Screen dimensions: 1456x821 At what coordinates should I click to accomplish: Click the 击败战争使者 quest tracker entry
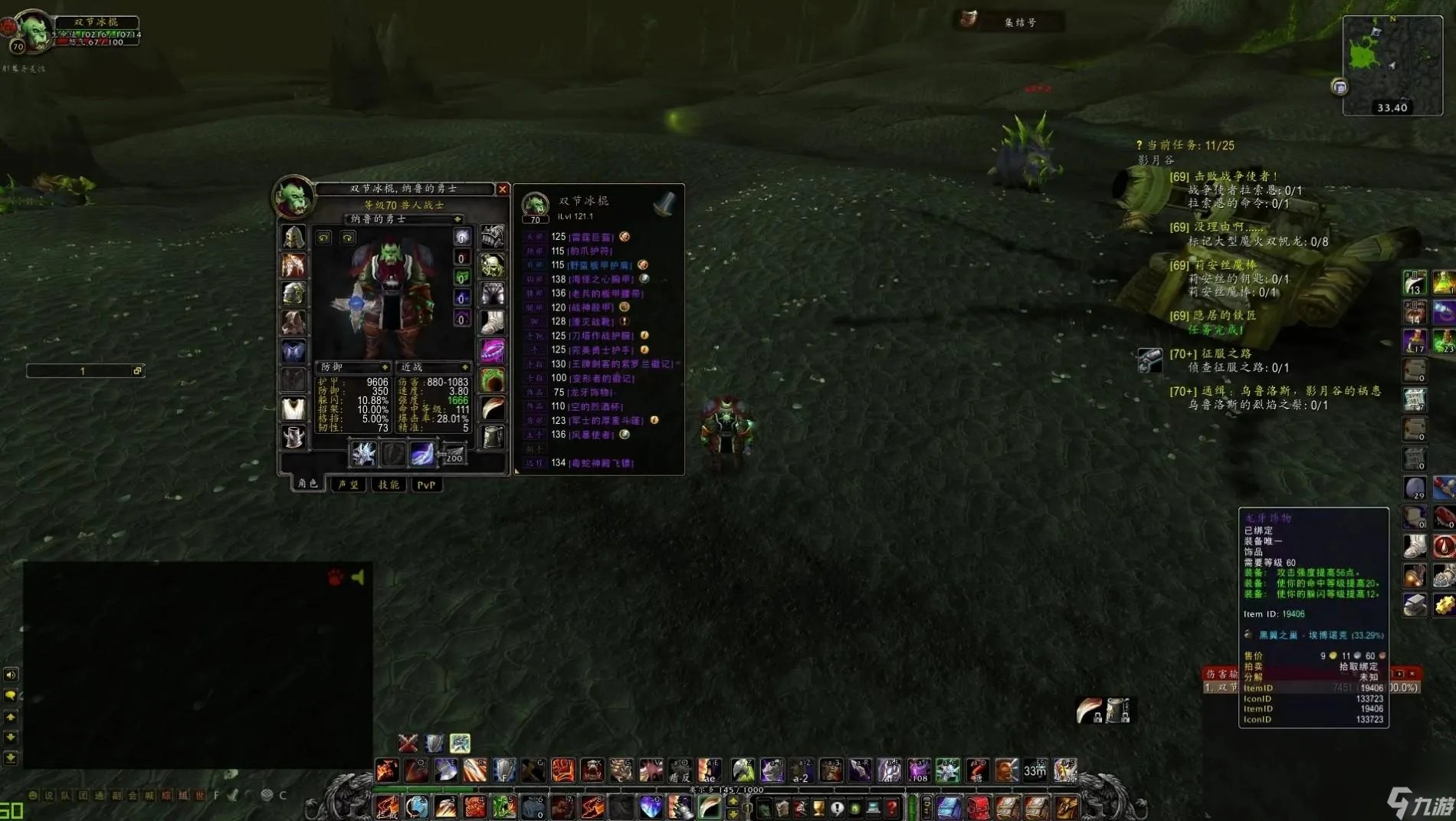pyautogui.click(x=1224, y=176)
